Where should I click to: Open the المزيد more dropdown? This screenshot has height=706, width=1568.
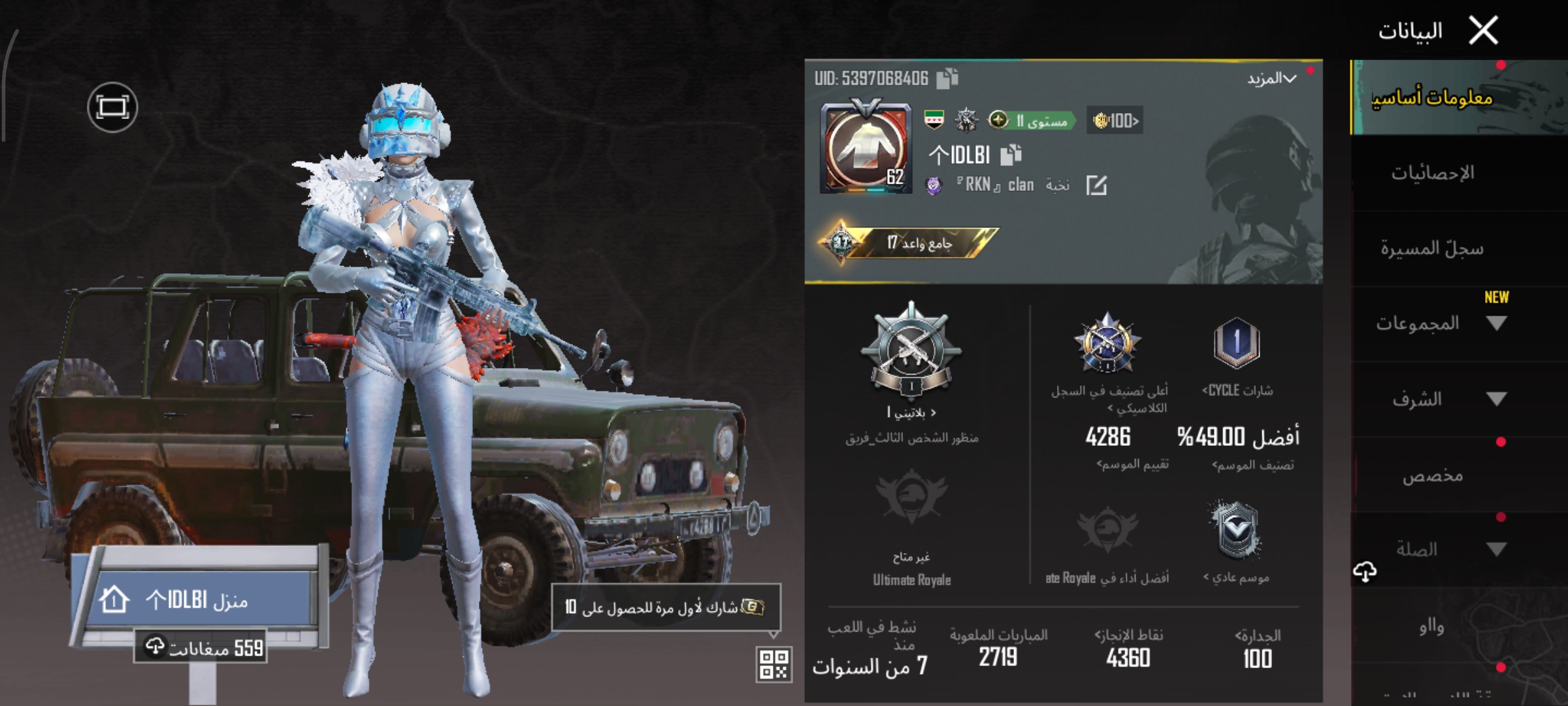coord(1271,79)
